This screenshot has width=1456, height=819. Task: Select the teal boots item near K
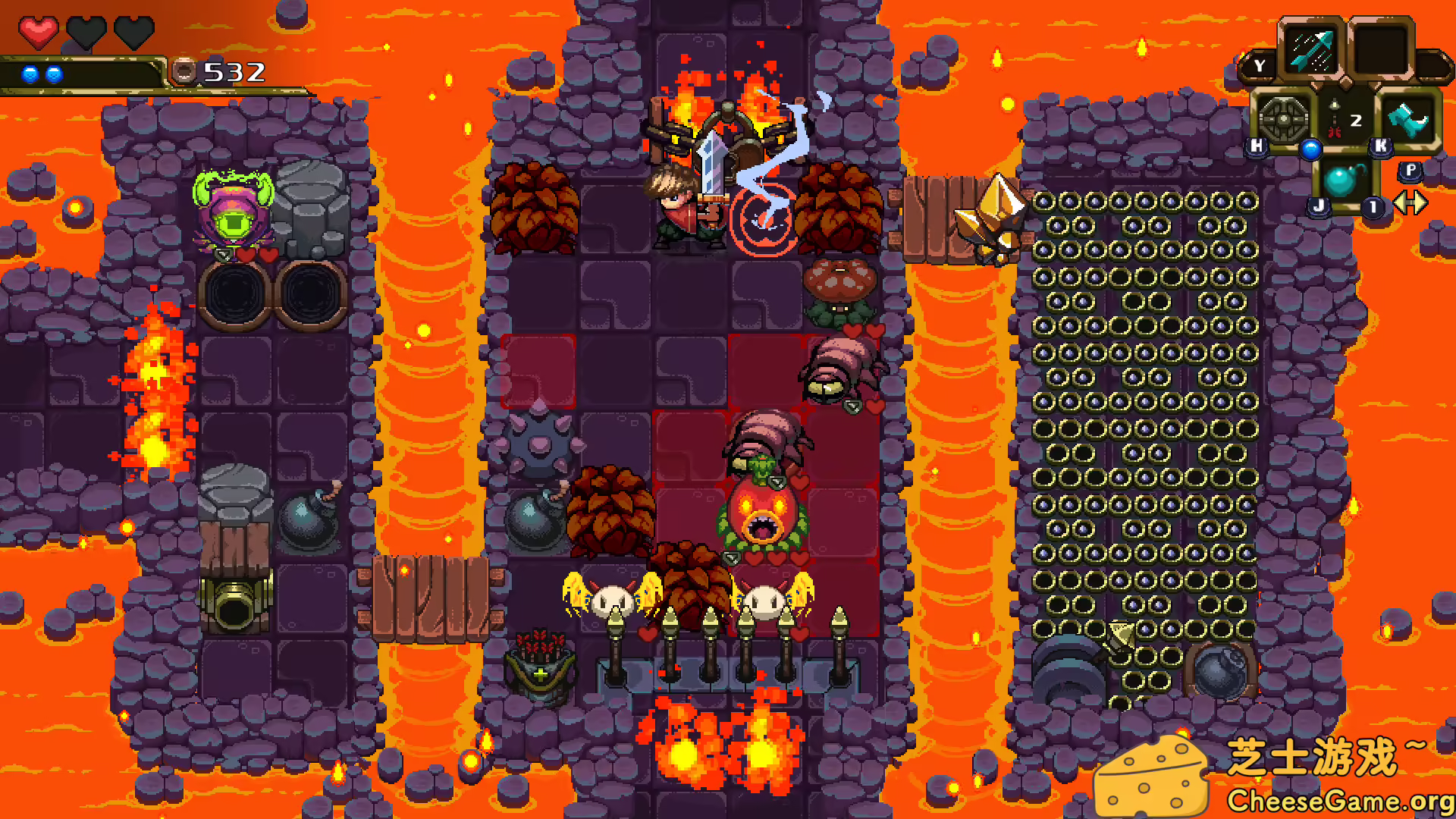point(1409,120)
